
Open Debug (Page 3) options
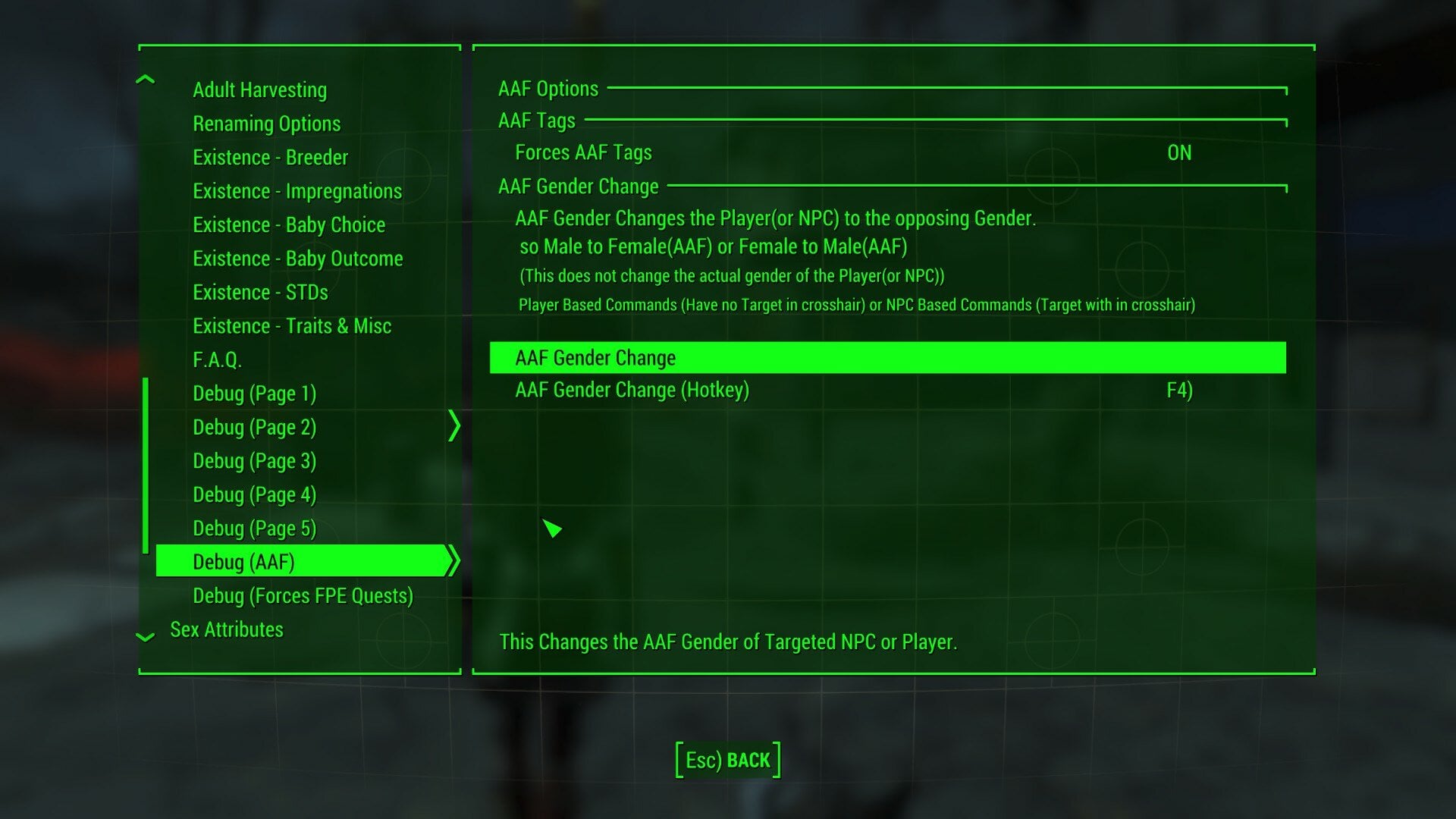(x=254, y=461)
